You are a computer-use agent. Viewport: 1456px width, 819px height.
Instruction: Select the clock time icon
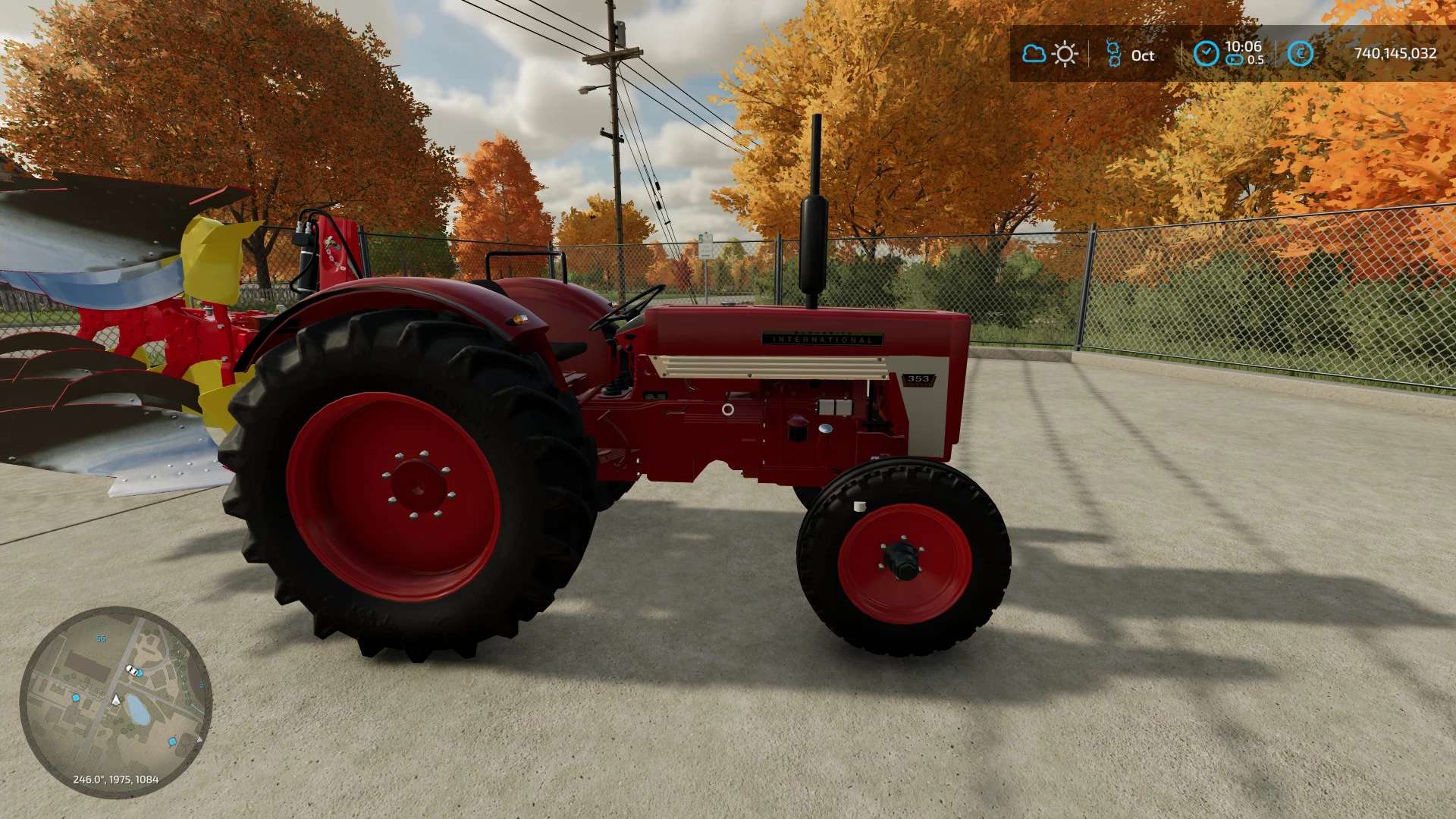pos(1206,54)
